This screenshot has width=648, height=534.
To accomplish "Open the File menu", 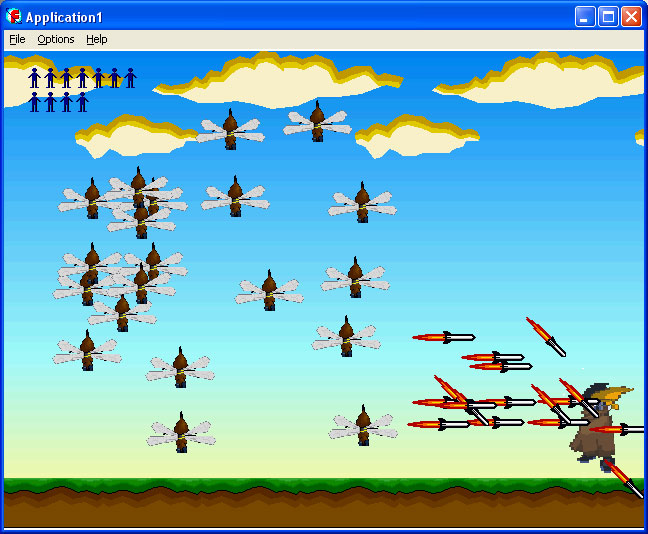I will pyautogui.click(x=17, y=39).
